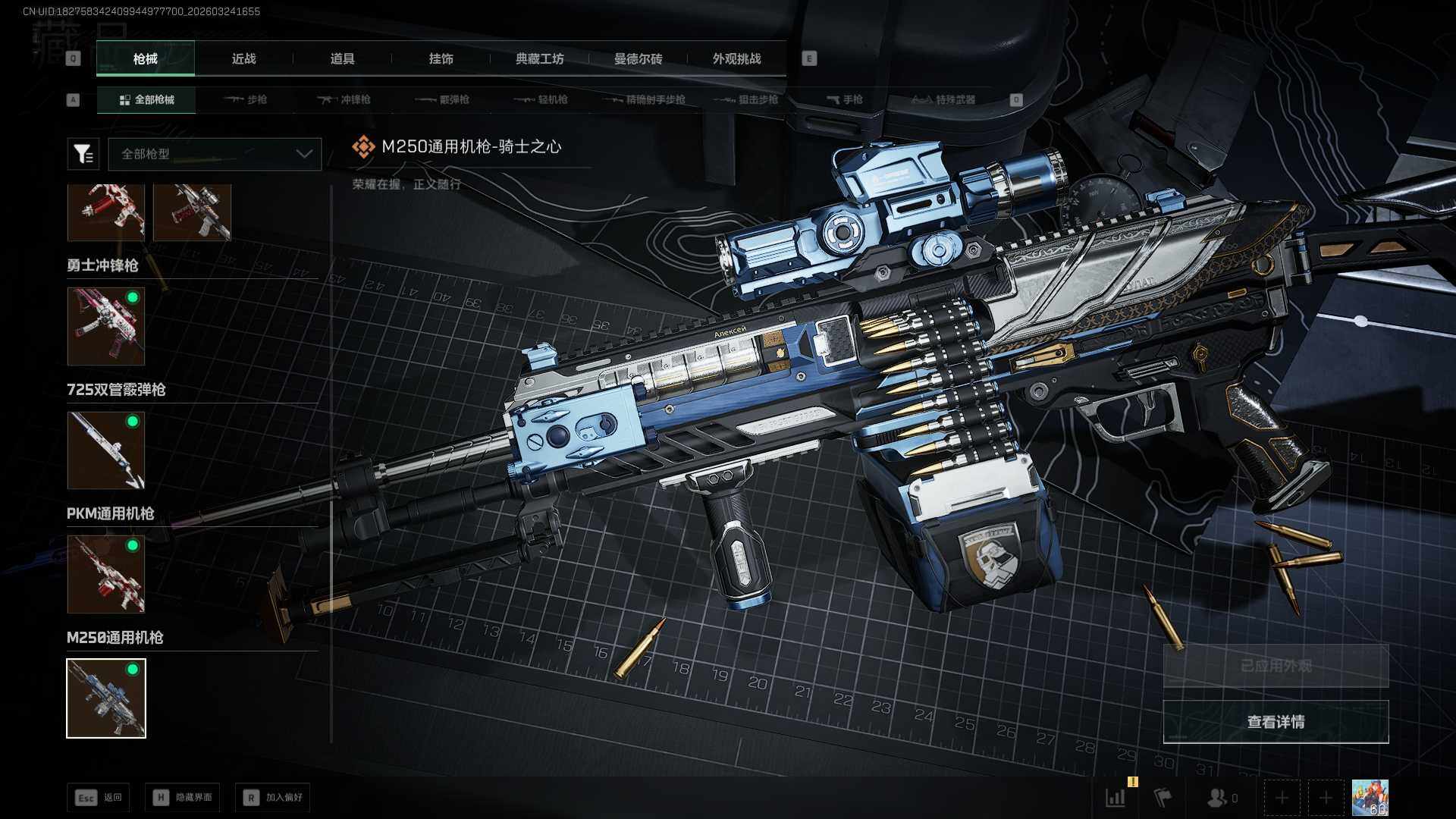This screenshot has width=1456, height=819.
Task: Open the 道具 tab
Action: (x=342, y=59)
